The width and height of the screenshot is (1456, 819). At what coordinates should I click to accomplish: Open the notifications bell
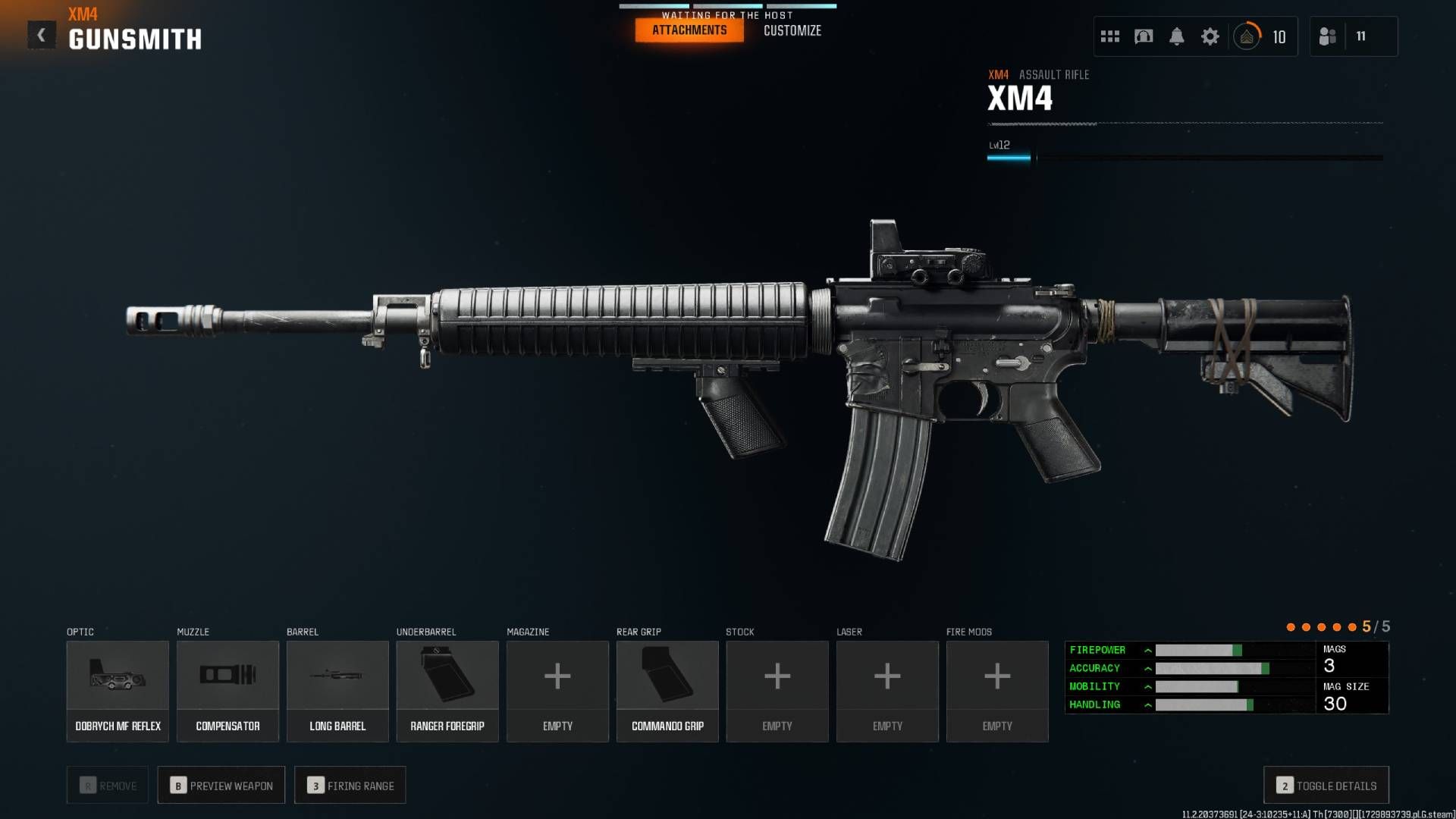tap(1177, 36)
